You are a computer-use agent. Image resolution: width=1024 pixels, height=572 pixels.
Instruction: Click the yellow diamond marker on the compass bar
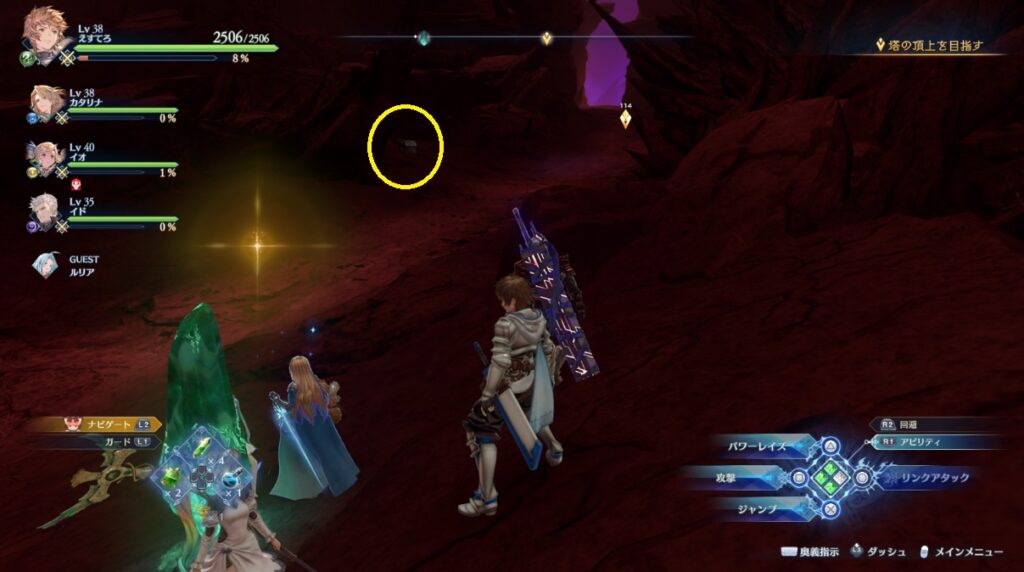click(546, 39)
